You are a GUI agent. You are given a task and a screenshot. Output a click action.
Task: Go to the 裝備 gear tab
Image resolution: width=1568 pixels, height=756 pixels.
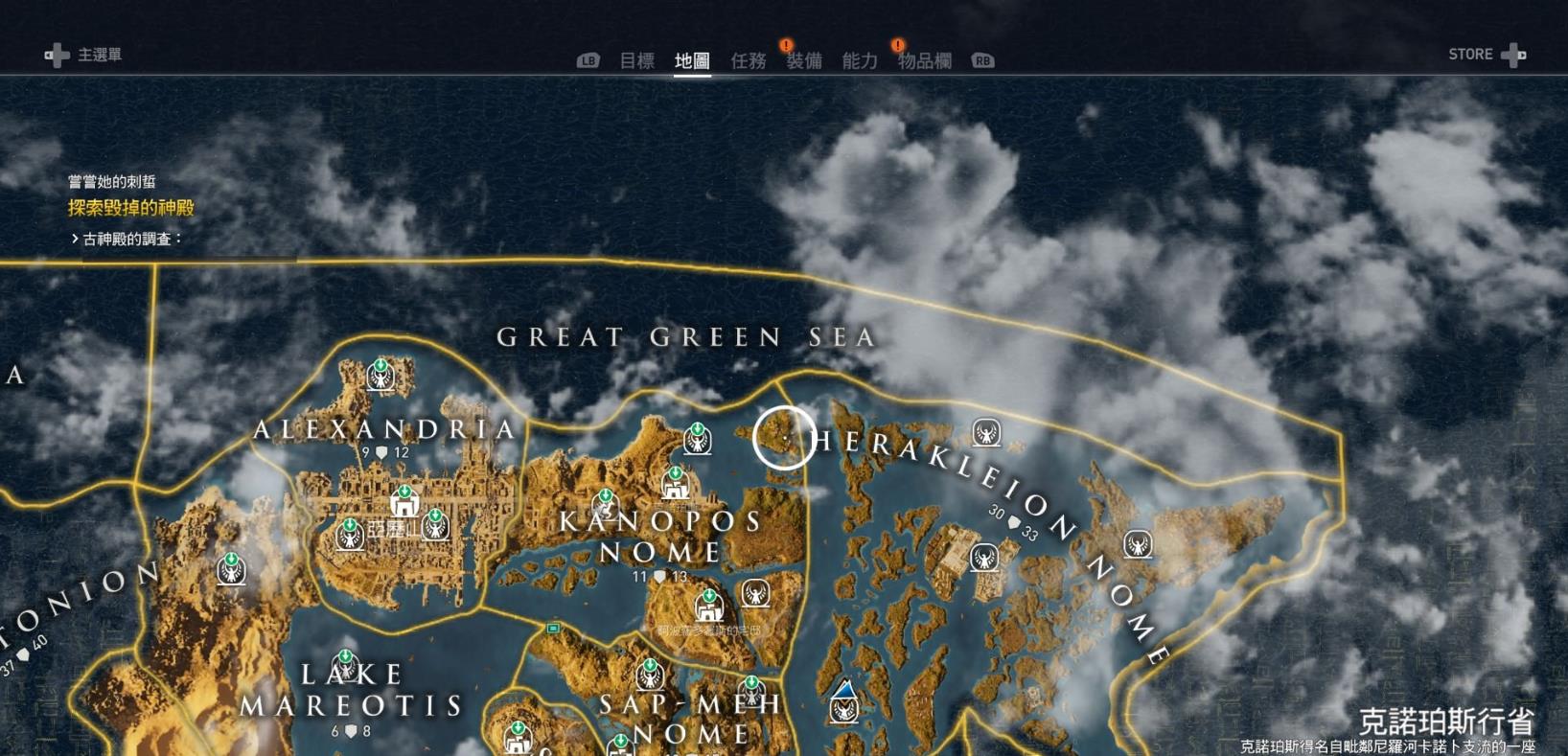pos(803,60)
